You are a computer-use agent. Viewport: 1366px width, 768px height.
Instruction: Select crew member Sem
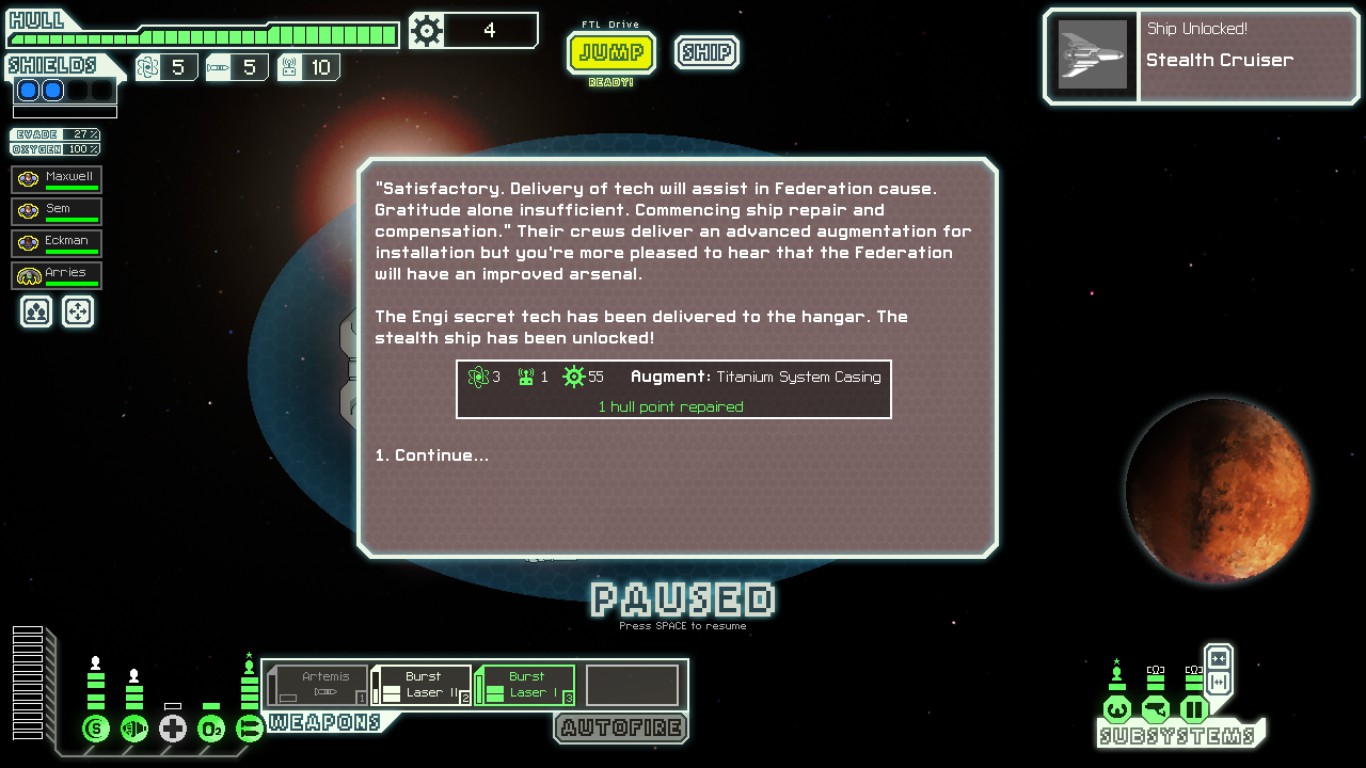point(57,212)
